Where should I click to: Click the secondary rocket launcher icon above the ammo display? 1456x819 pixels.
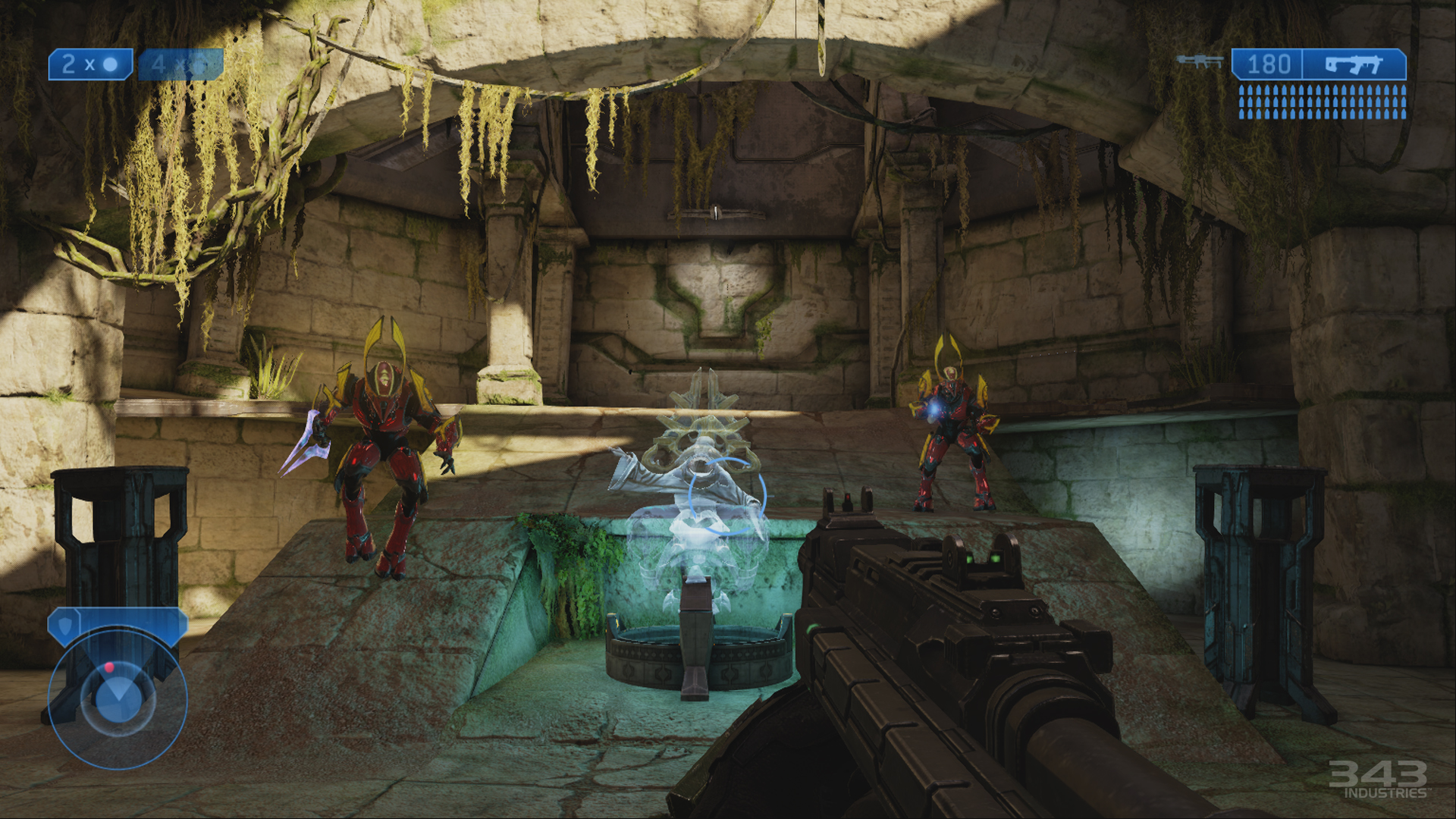click(1201, 61)
